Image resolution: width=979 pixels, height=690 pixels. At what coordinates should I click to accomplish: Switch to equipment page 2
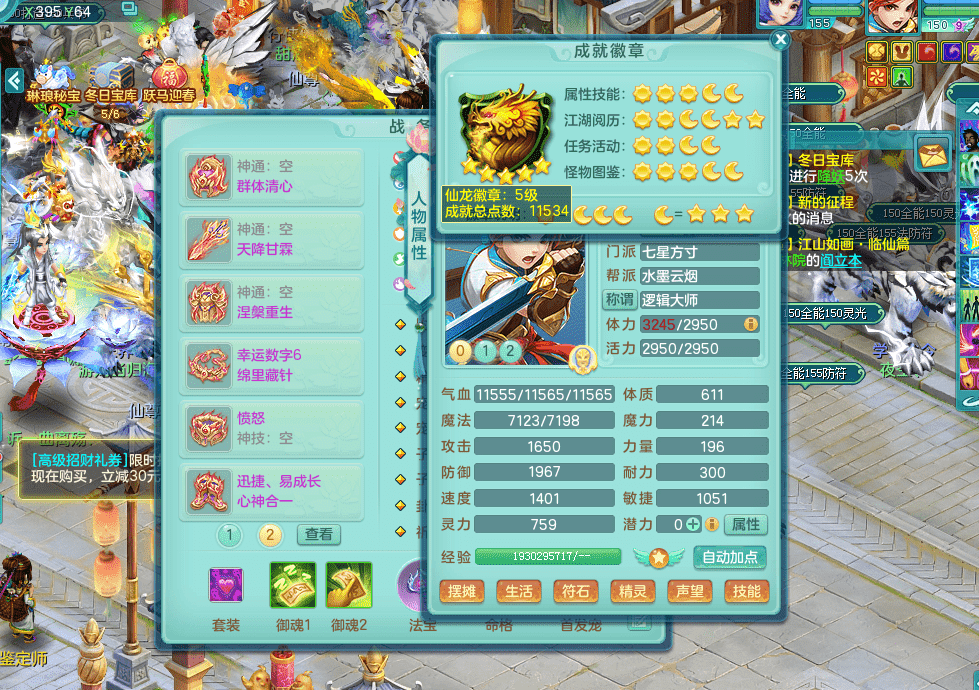[x=269, y=535]
